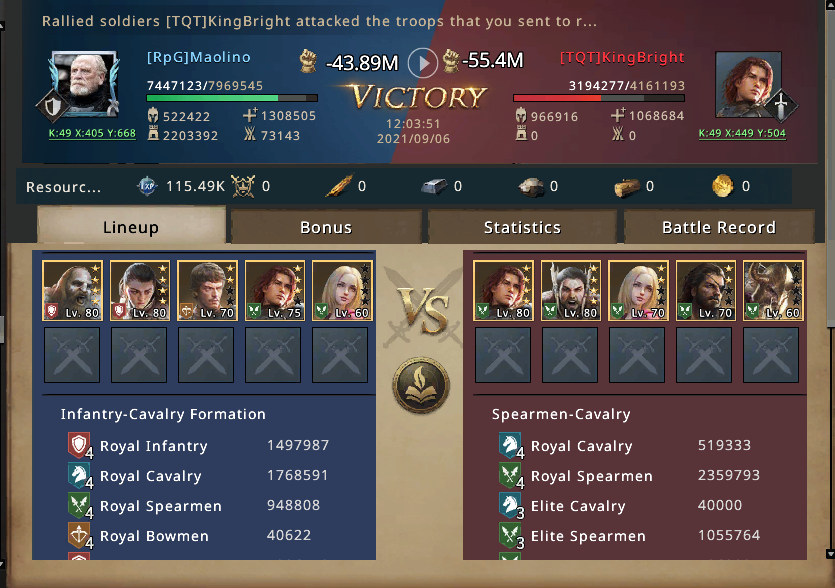Click KingBright's red-haired commander portrait
Image resolution: width=835 pixels, height=588 pixels.
pyautogui.click(x=749, y=84)
